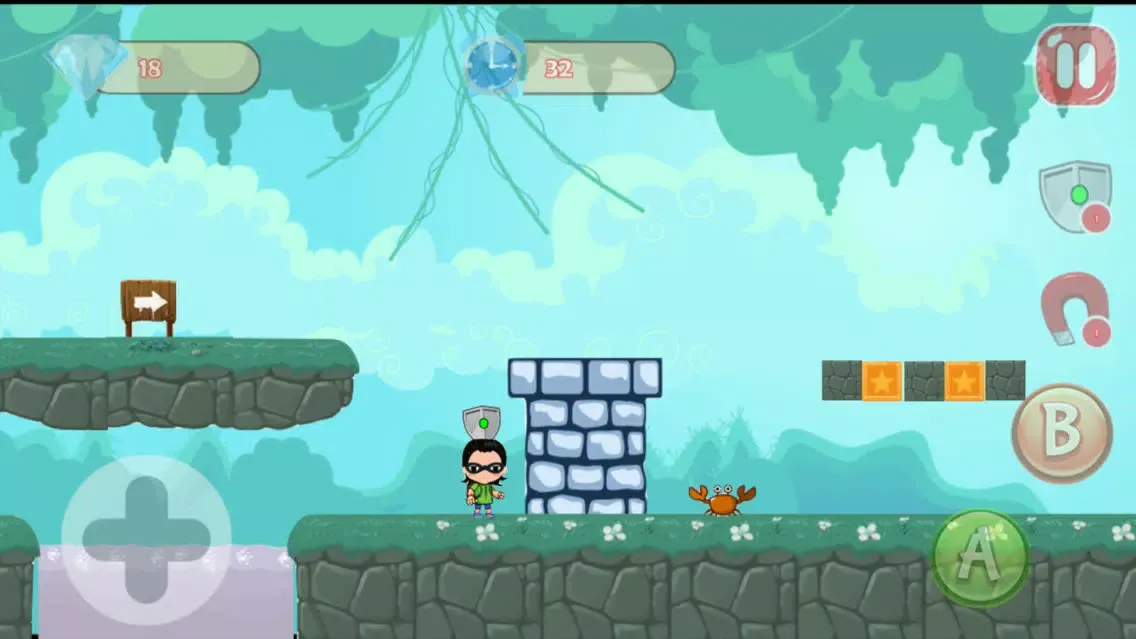1136x639 pixels.
Task: Tap the green A action button
Action: 980,558
